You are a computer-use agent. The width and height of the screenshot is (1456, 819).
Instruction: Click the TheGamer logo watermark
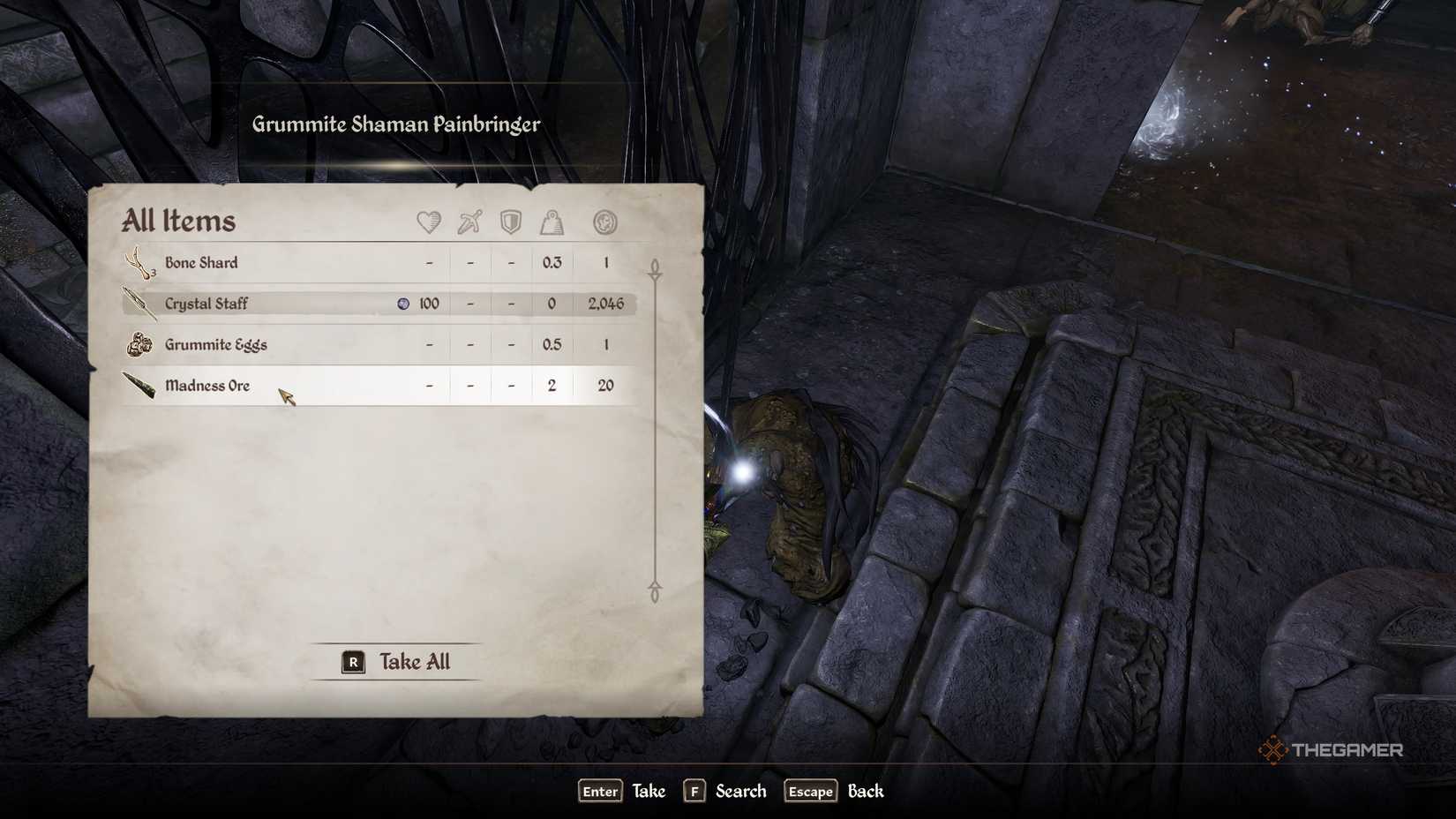click(1332, 751)
